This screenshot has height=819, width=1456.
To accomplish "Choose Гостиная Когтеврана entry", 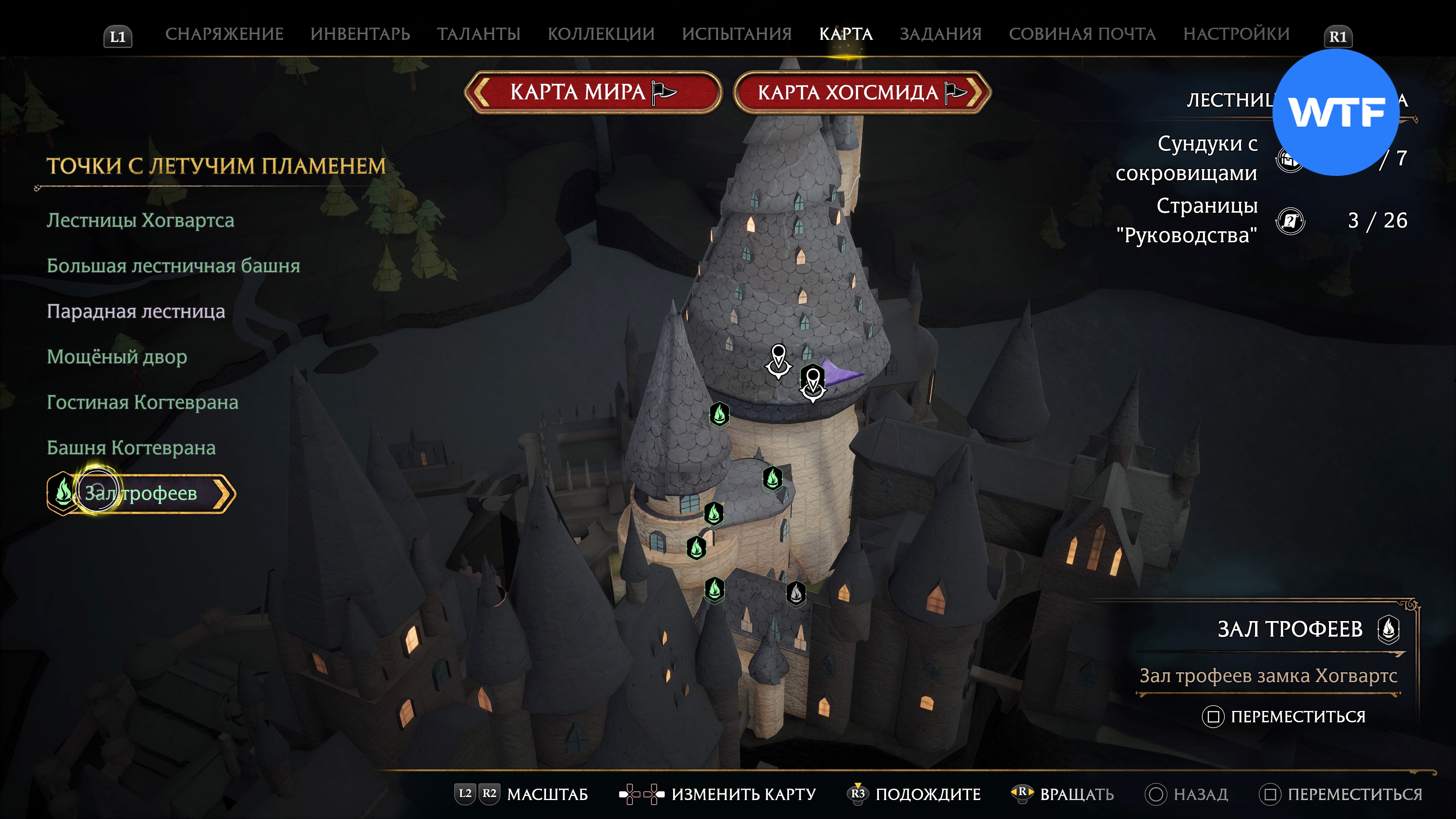I will tap(143, 402).
